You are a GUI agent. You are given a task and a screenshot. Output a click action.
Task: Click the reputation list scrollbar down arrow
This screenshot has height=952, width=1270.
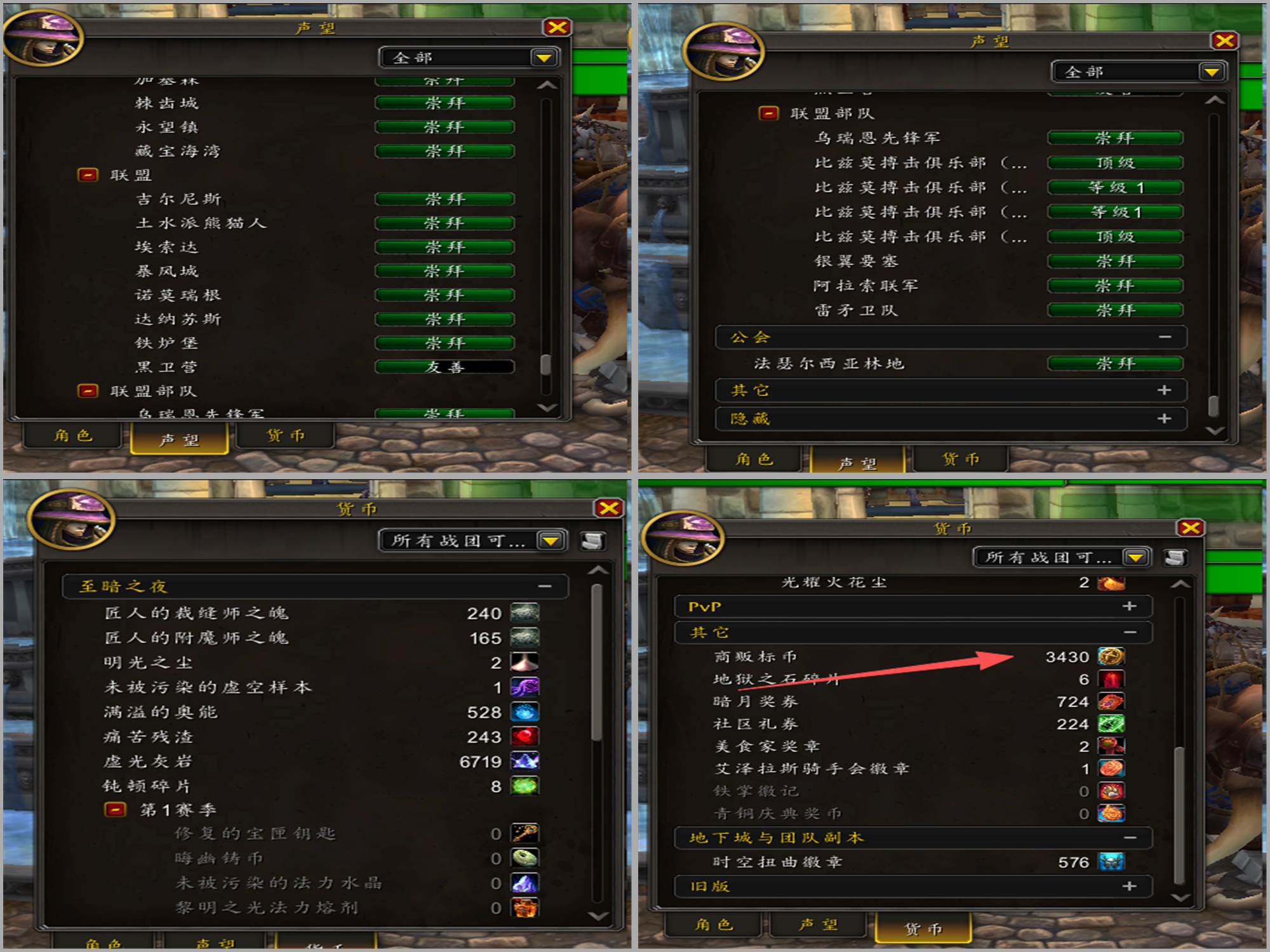pos(545,409)
